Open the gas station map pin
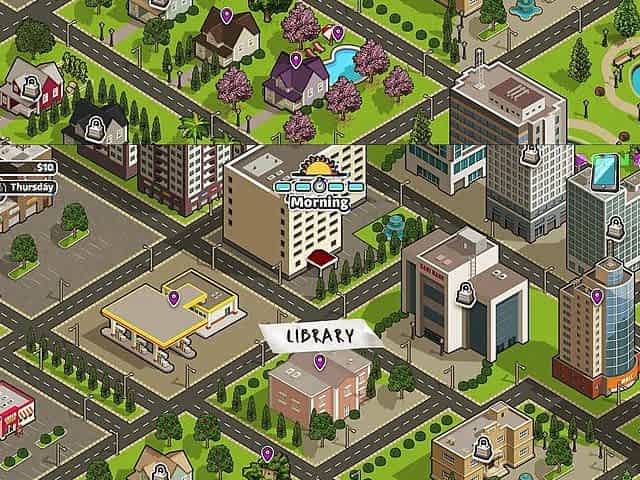 pyautogui.click(x=174, y=297)
